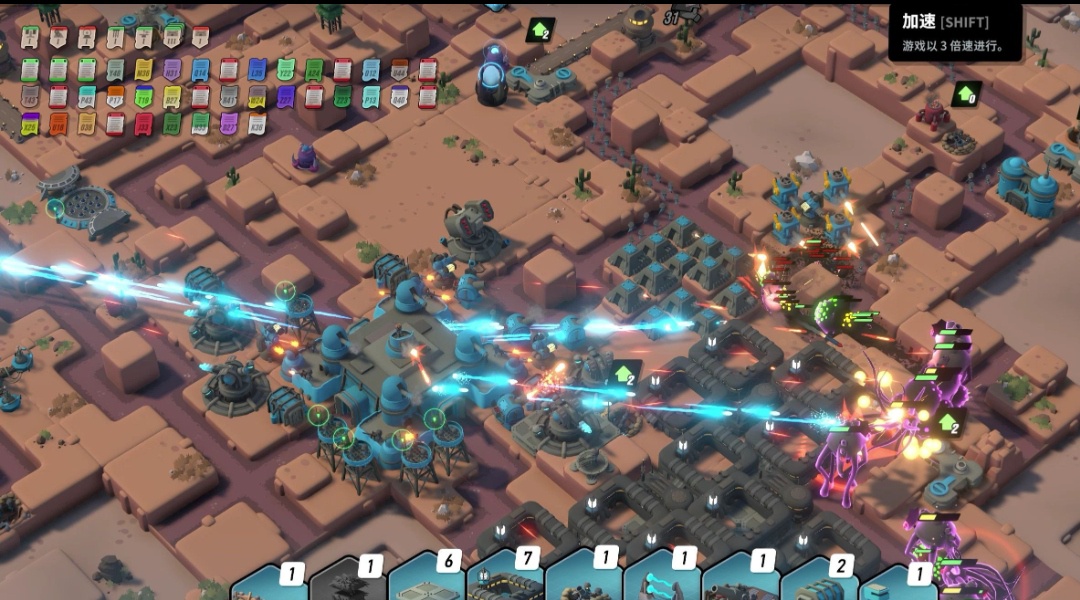
Task: Click the green upgrade arrow marked 0
Action: [x=965, y=94]
